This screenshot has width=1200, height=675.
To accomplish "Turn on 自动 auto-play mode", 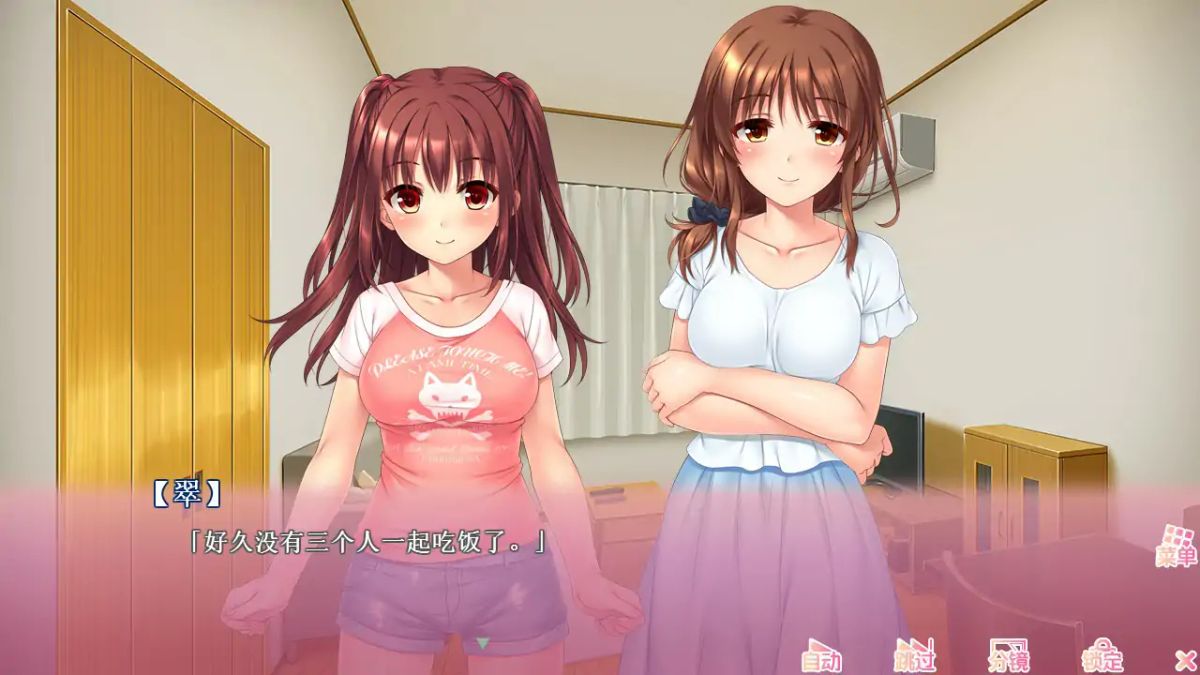I will [x=821, y=655].
